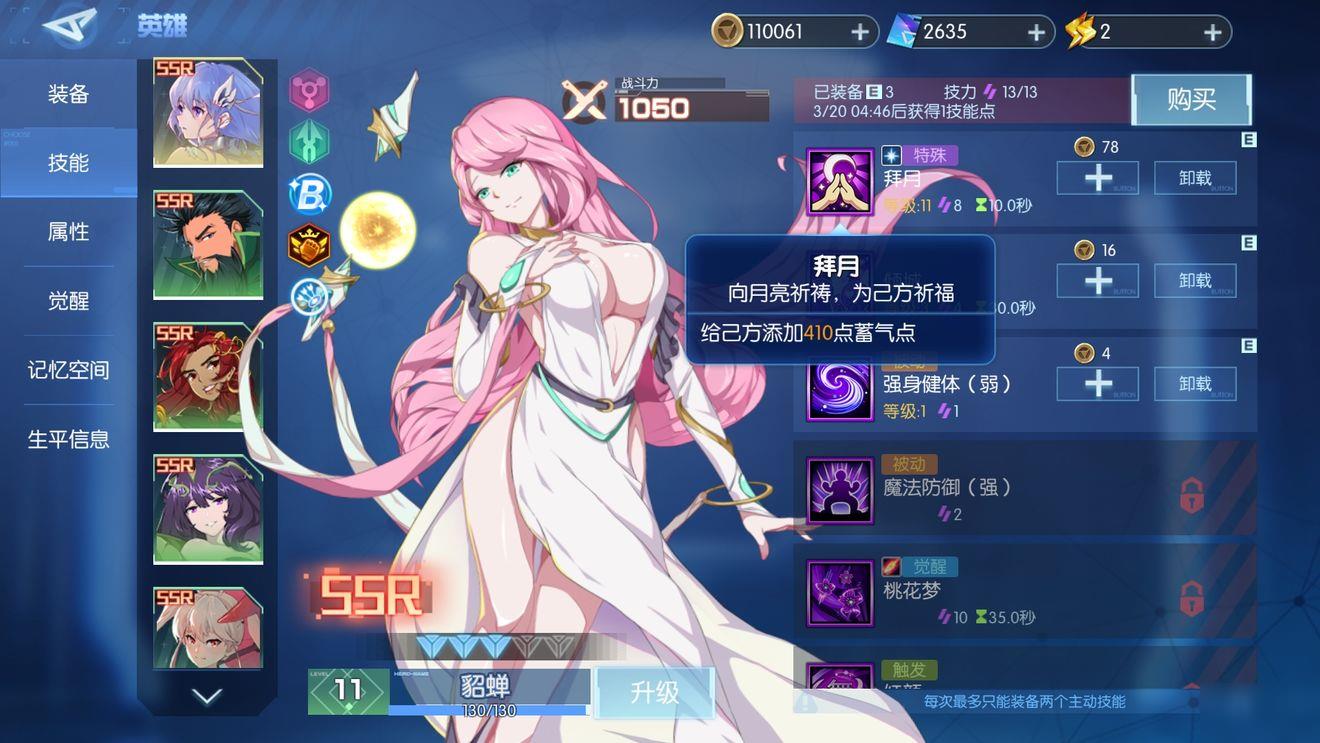Select the second SSR hero portrait thumbnail
Viewport: 1320px width, 743px height.
point(207,242)
